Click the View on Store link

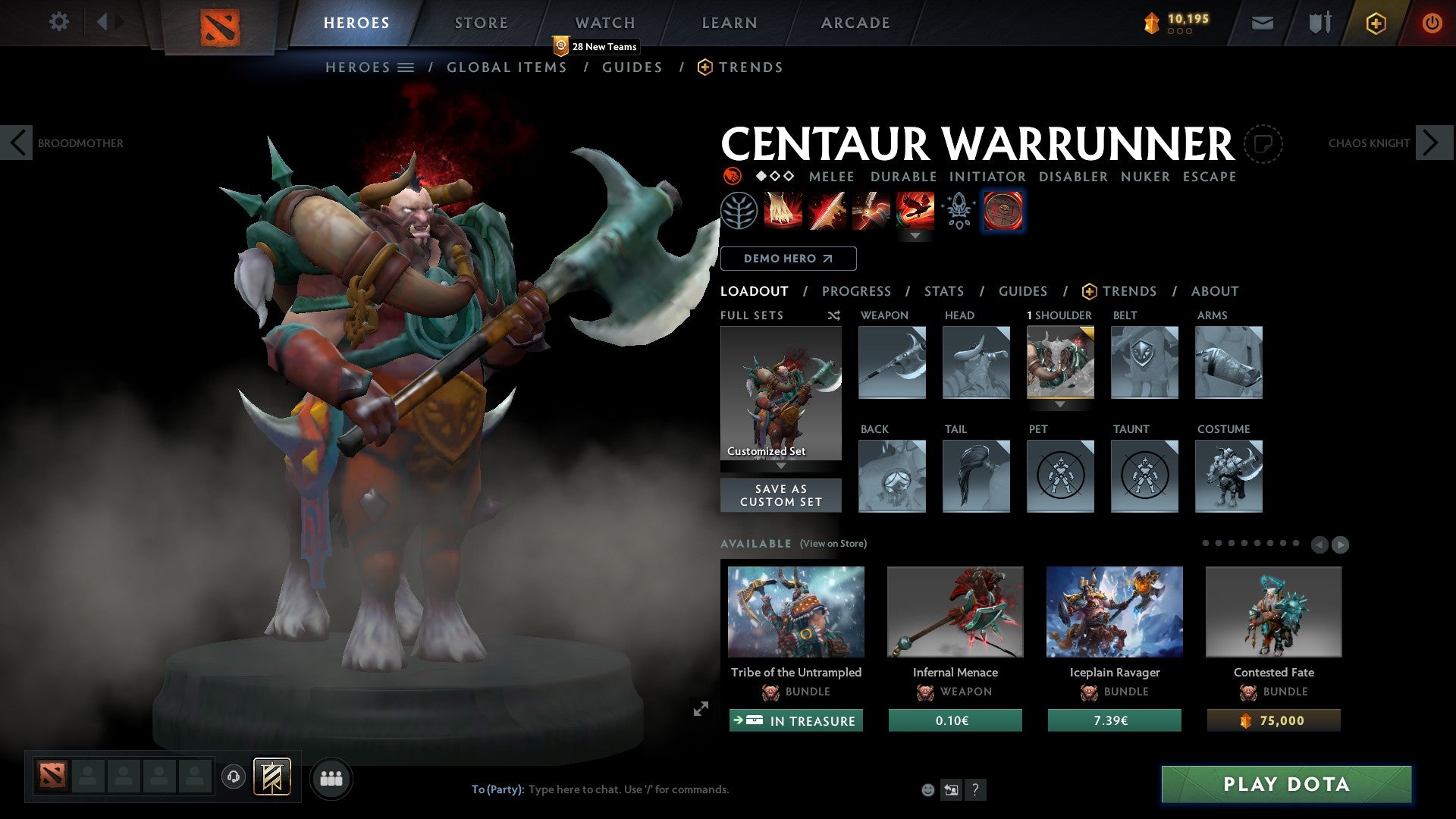(832, 544)
